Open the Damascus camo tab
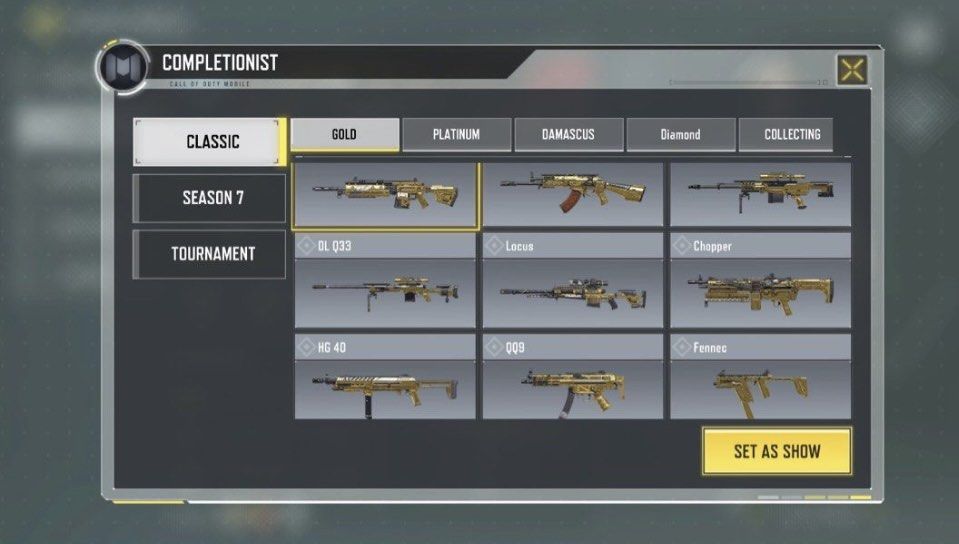Image resolution: width=959 pixels, height=544 pixels. [x=568, y=135]
